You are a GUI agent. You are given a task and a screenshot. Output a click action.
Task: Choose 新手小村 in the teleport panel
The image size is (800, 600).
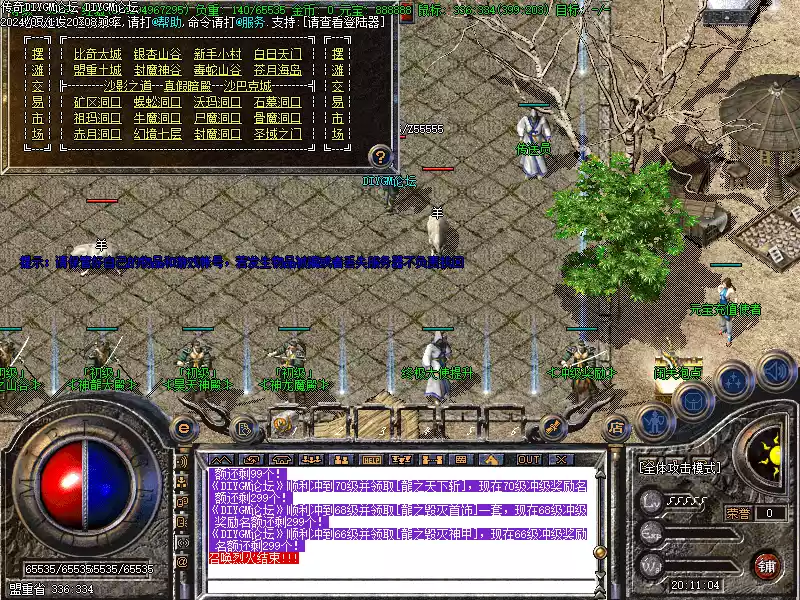(217, 54)
